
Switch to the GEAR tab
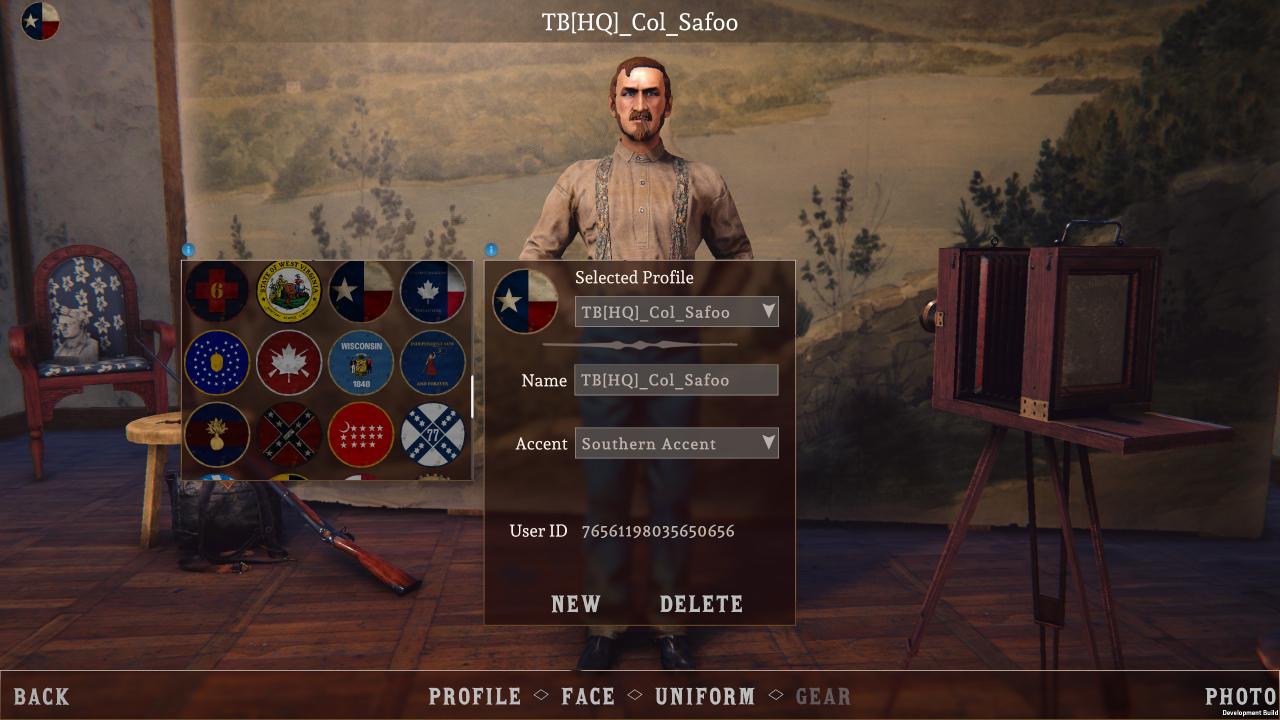tap(823, 697)
